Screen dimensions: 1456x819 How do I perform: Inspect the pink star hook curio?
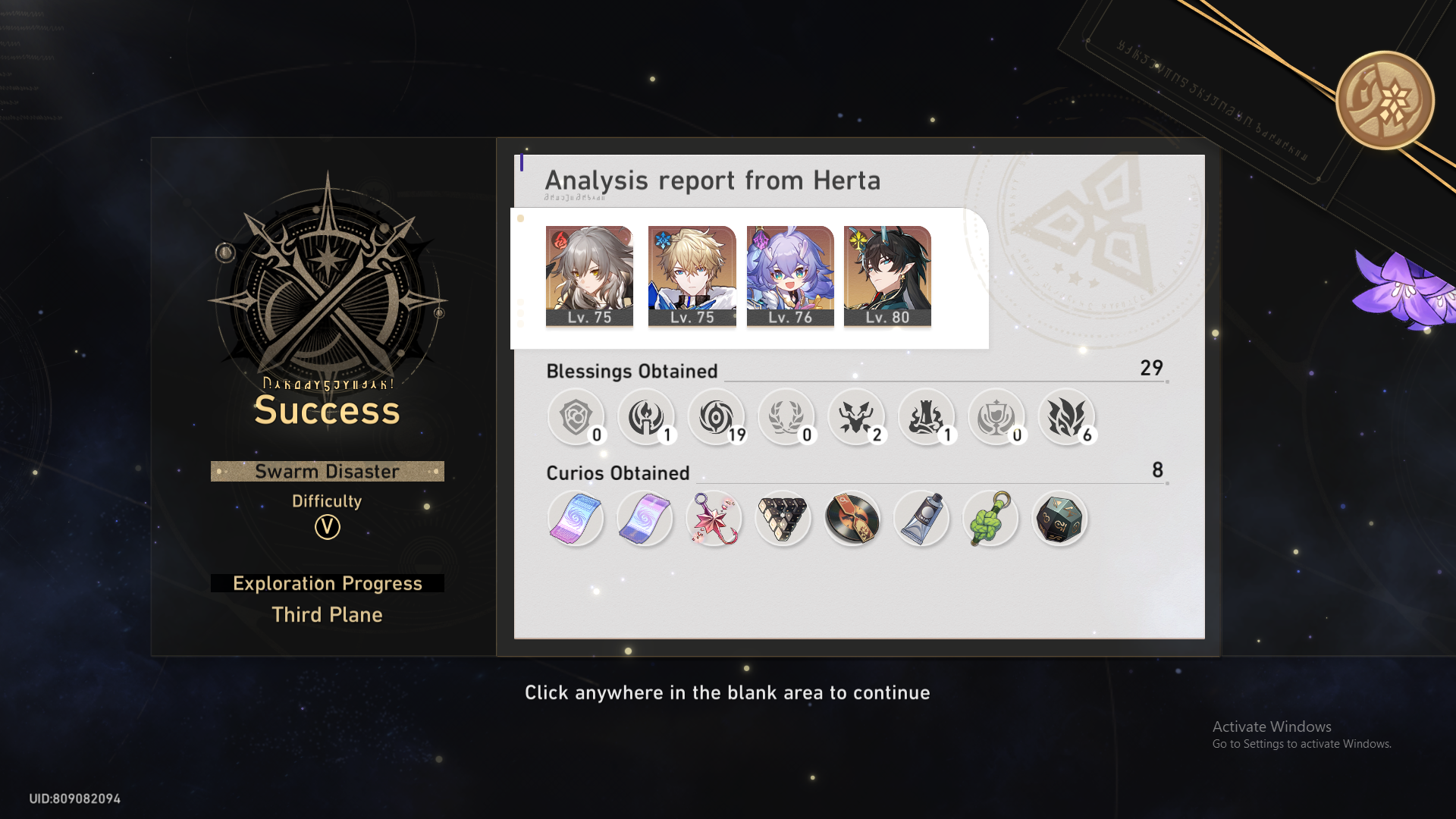click(x=714, y=518)
